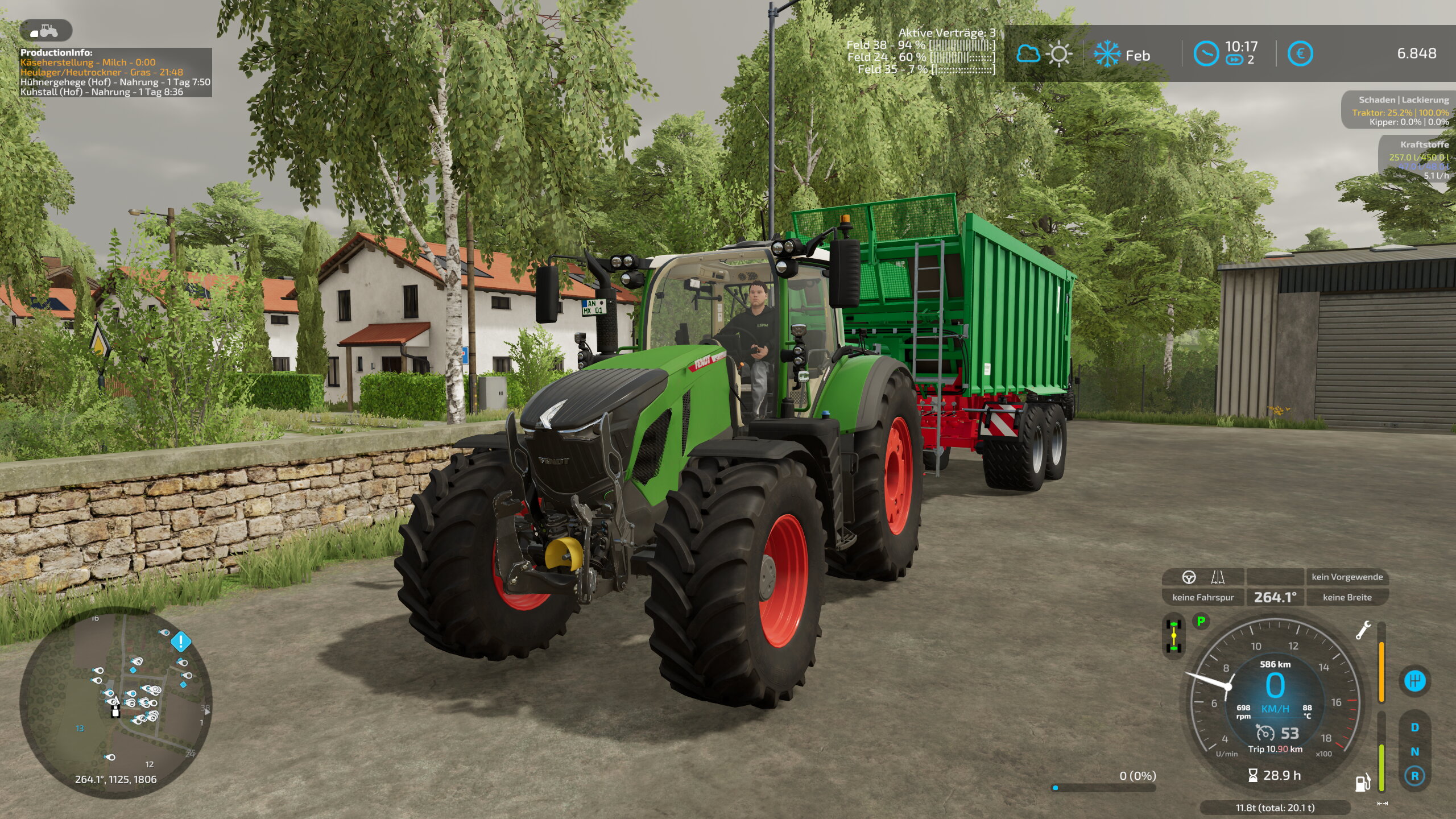The image size is (1456, 819).
Task: Click the wrench repair icon on the dashboard
Action: coord(1364,630)
